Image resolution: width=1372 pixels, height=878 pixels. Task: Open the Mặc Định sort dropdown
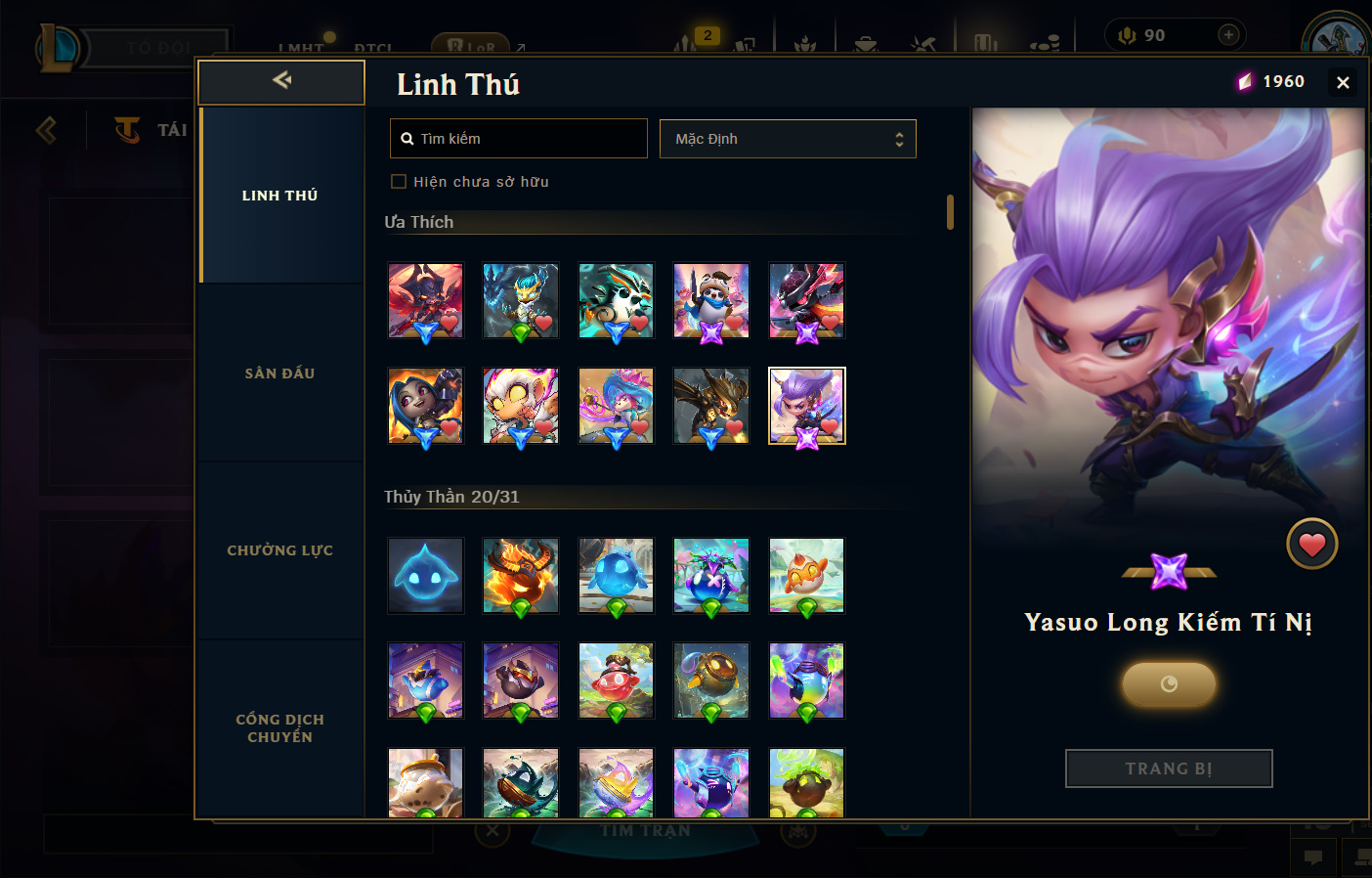pos(788,139)
